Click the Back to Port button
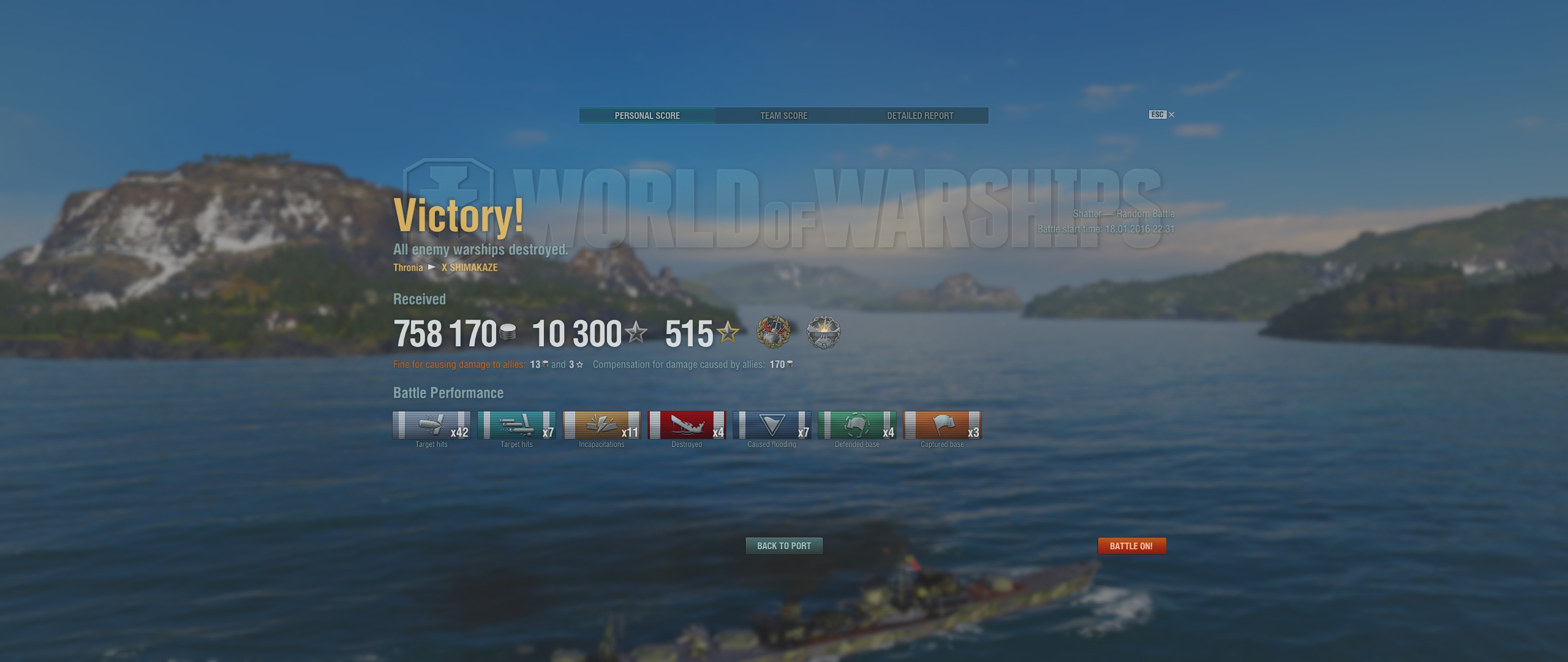 pos(783,546)
